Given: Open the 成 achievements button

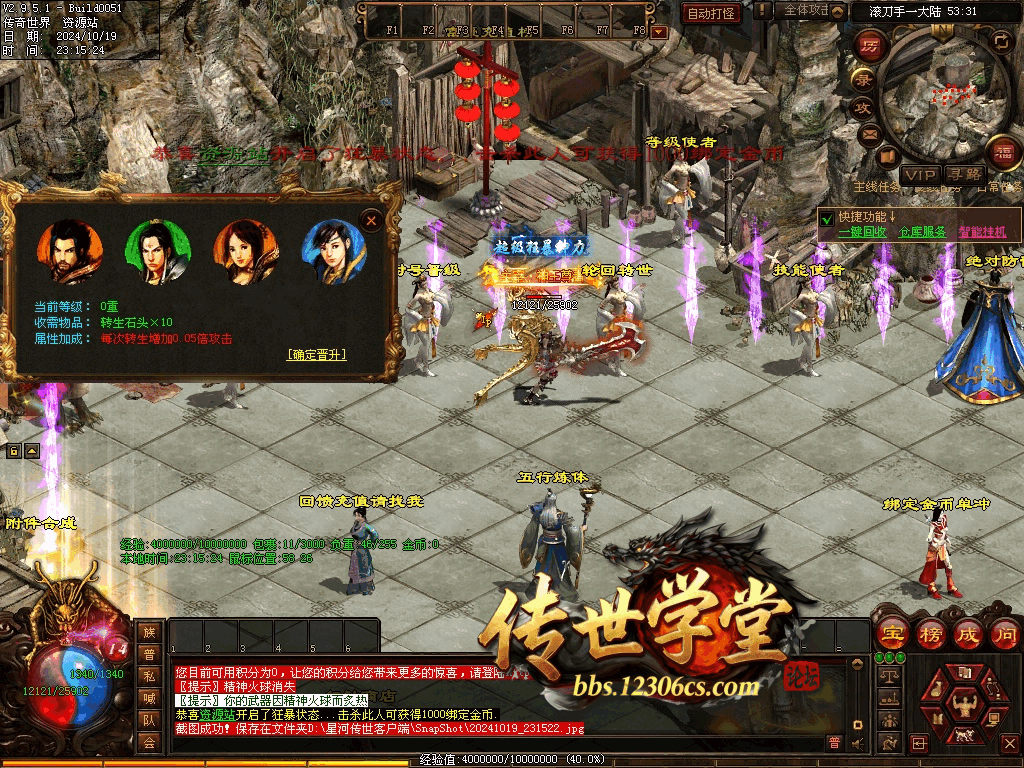Looking at the screenshot, I should 968,633.
